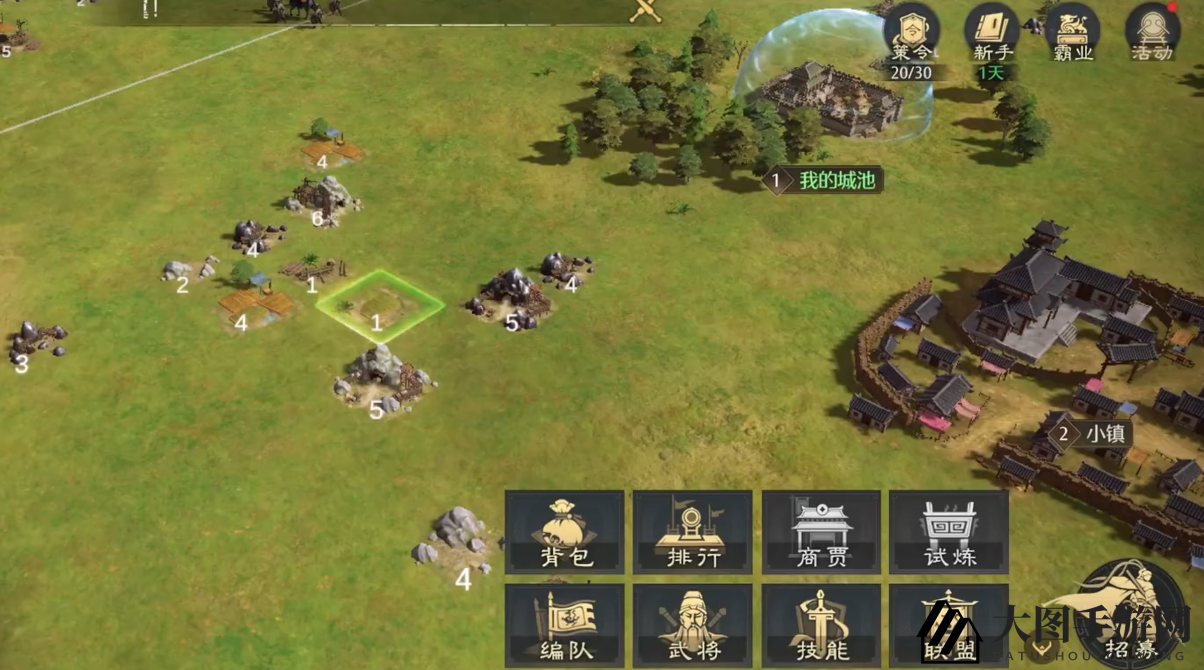Enter the 试炼 trial mode
The width and height of the screenshot is (1204, 670).
coord(948,531)
